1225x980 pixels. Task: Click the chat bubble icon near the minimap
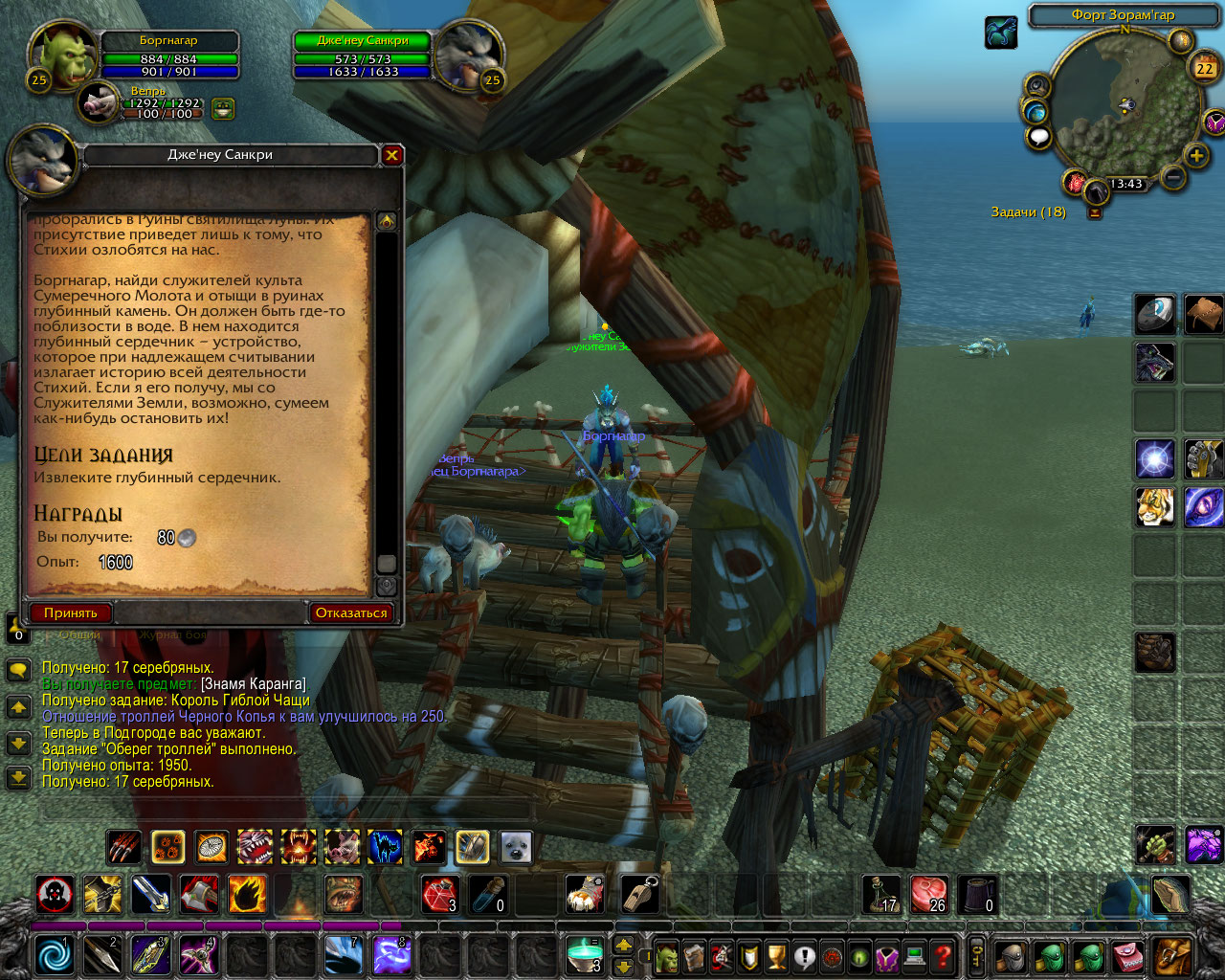click(x=1038, y=136)
